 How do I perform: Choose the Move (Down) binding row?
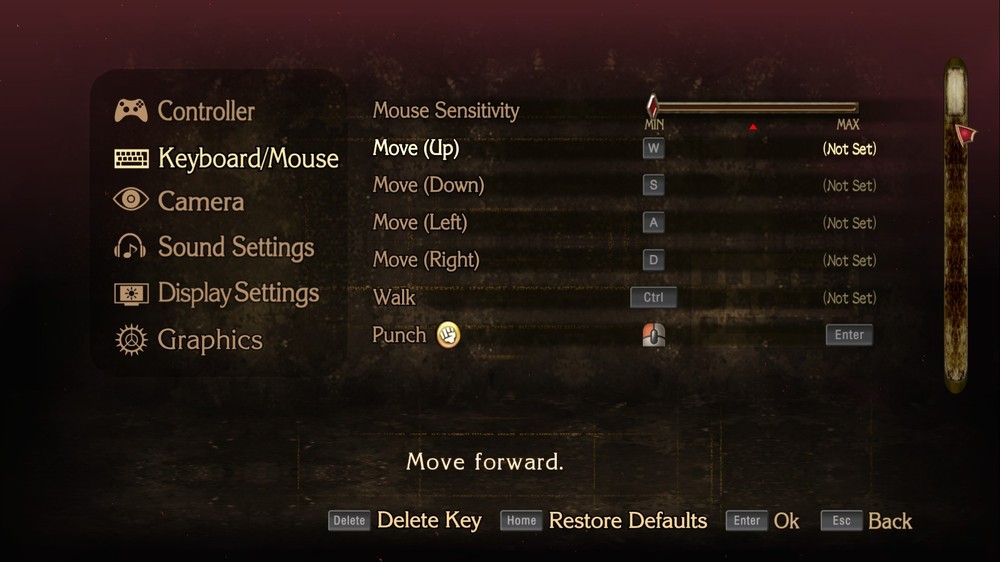[428, 185]
